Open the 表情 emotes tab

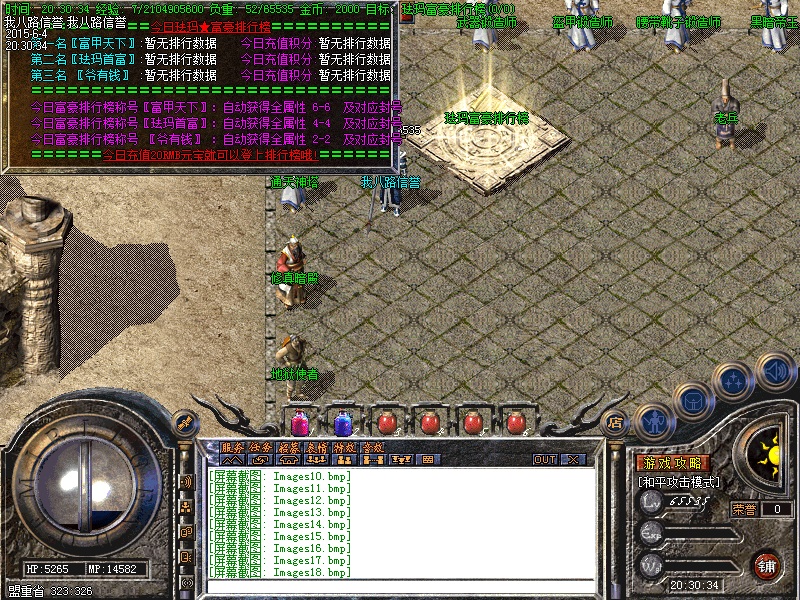[x=317, y=447]
